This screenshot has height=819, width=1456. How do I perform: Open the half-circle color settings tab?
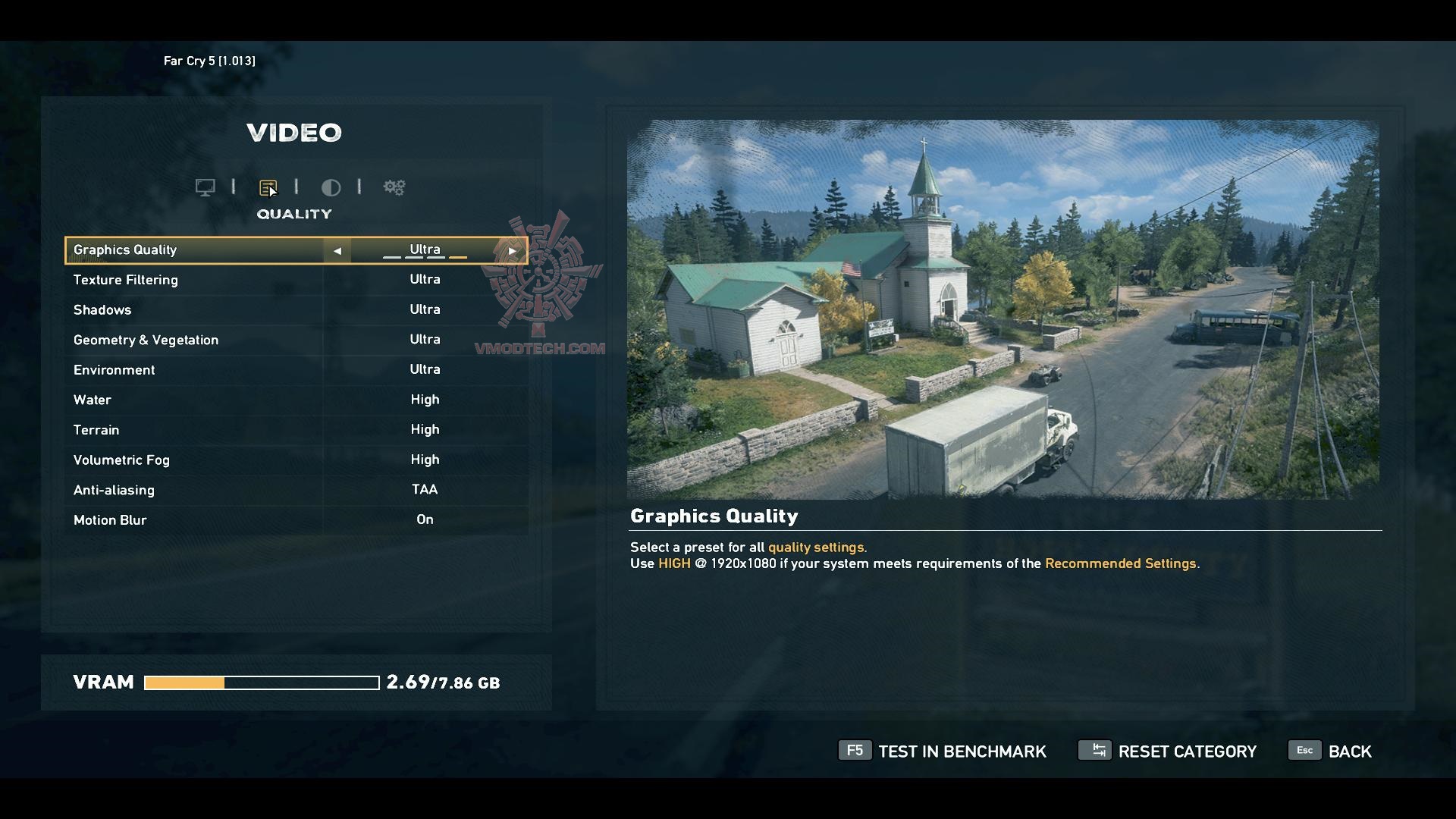tap(331, 187)
